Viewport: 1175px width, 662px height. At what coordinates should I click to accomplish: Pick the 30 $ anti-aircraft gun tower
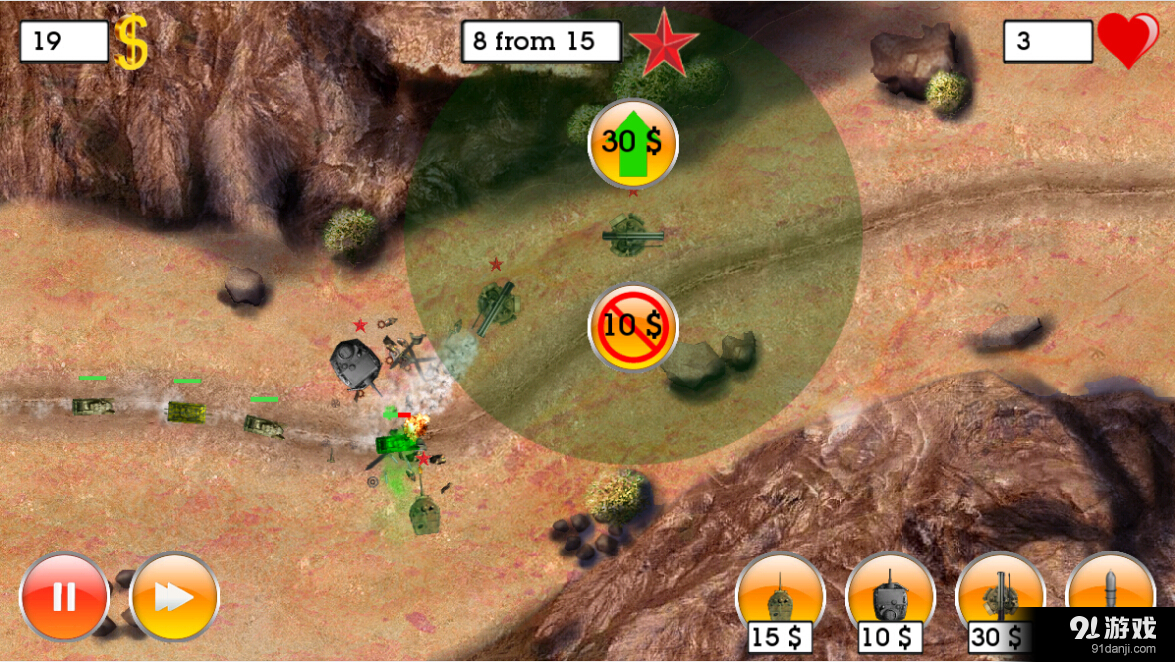point(1000,596)
